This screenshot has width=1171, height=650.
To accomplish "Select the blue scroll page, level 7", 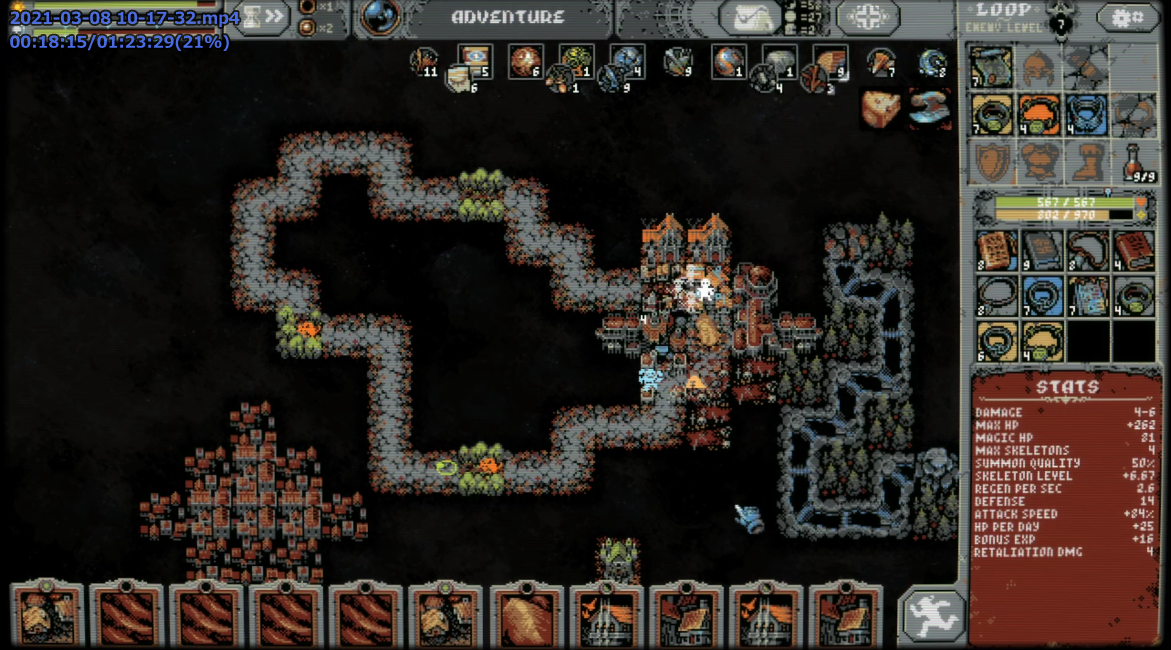I will (x=1087, y=296).
